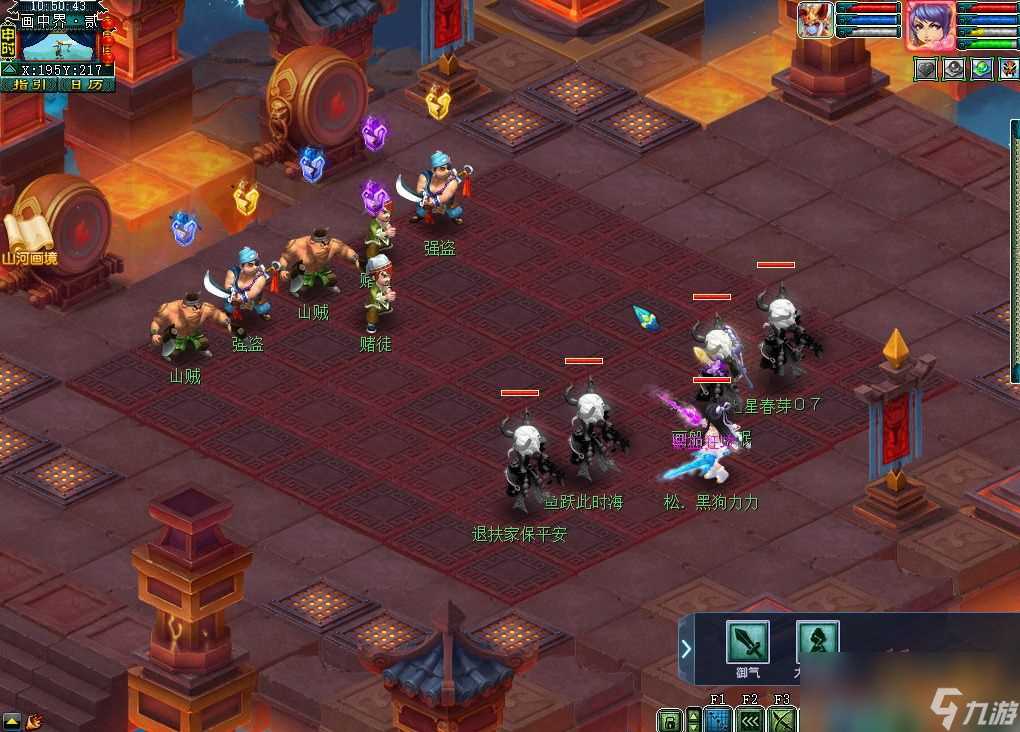
Task: Click the red demon mask status icon
Action: 1009,68
